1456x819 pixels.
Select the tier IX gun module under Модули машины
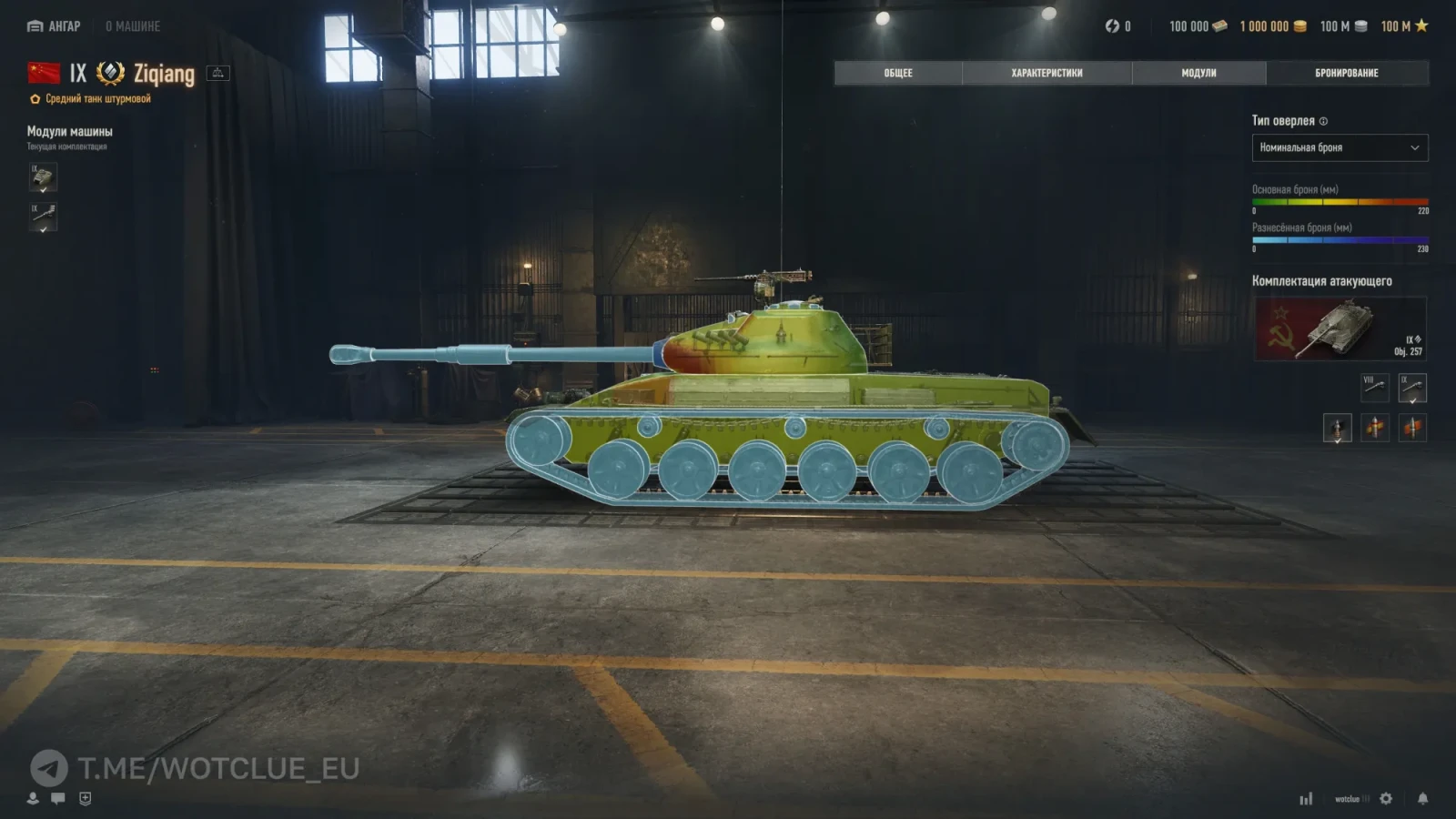pos(43,217)
